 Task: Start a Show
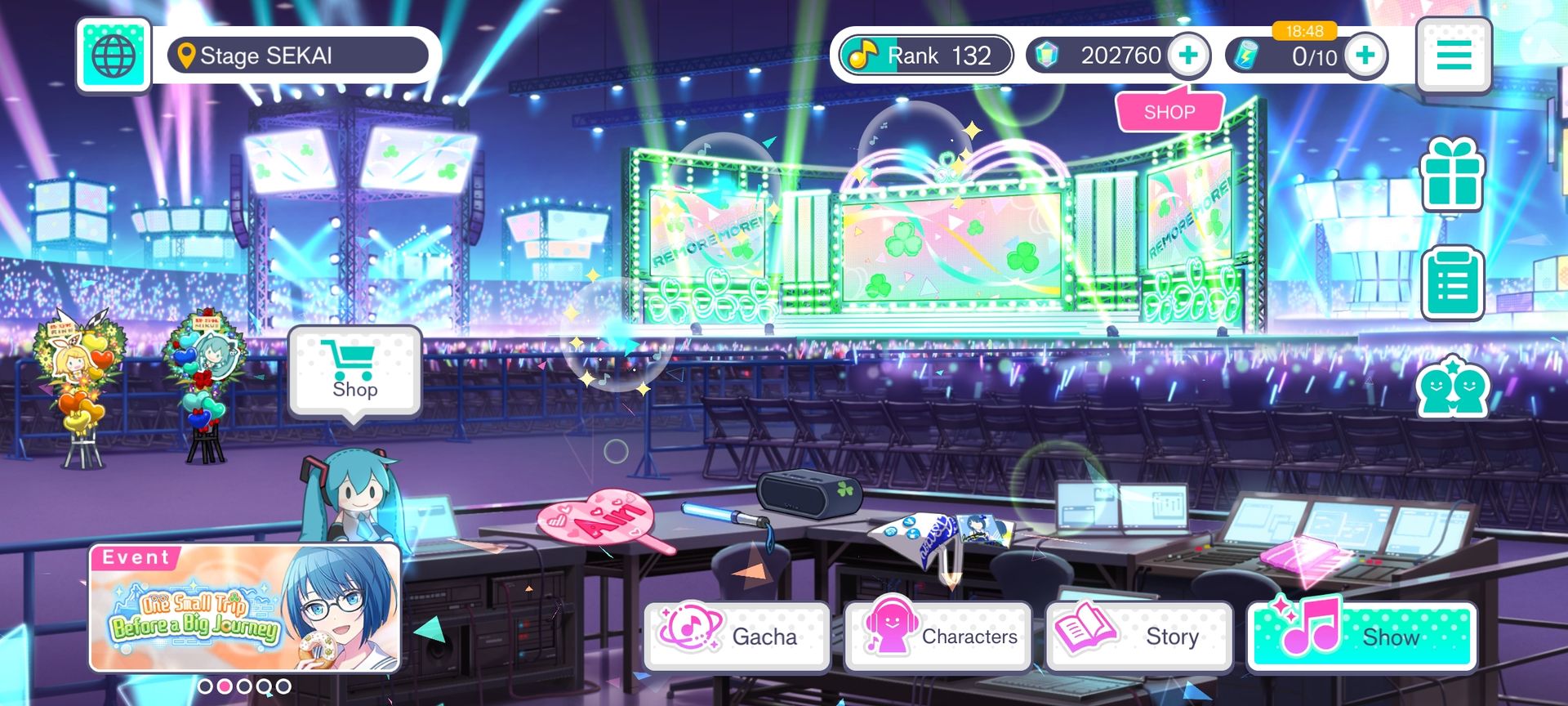1361,636
